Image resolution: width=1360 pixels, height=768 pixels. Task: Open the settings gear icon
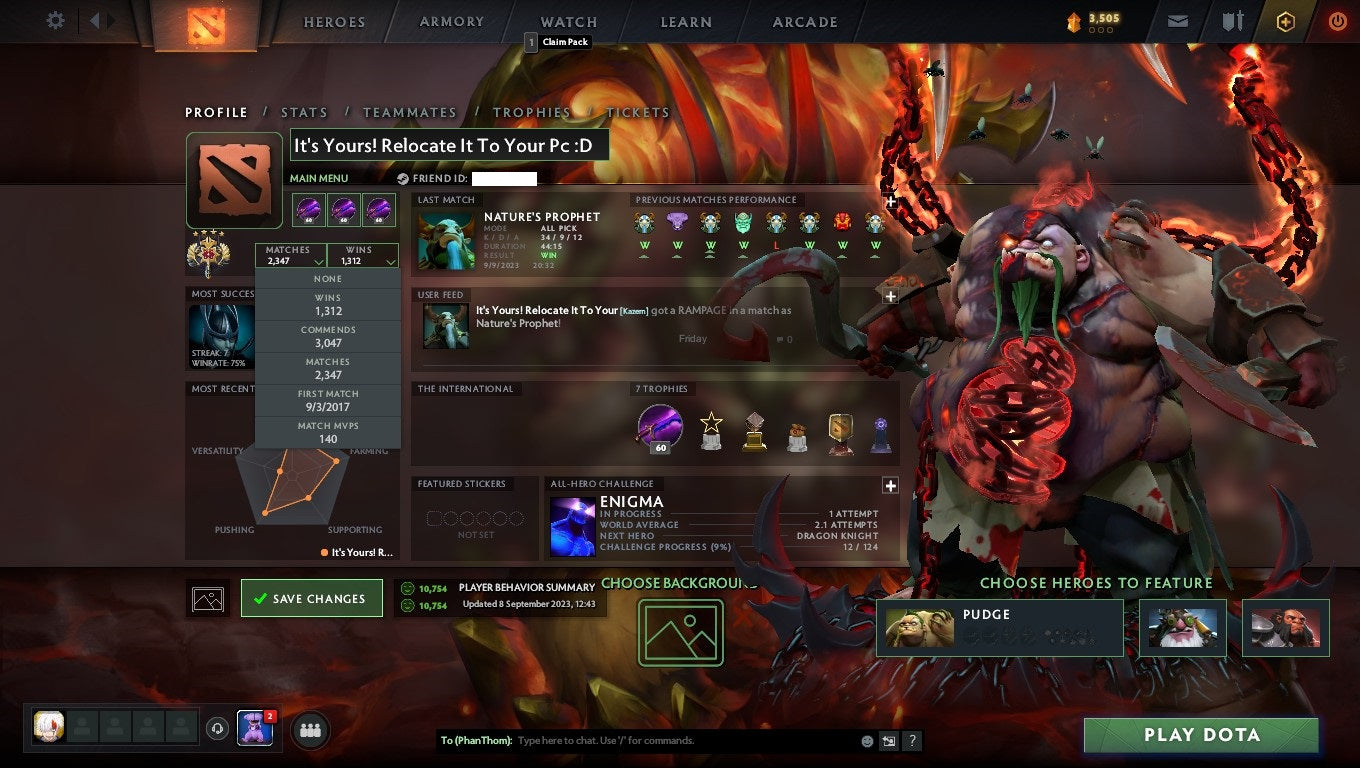coord(55,20)
